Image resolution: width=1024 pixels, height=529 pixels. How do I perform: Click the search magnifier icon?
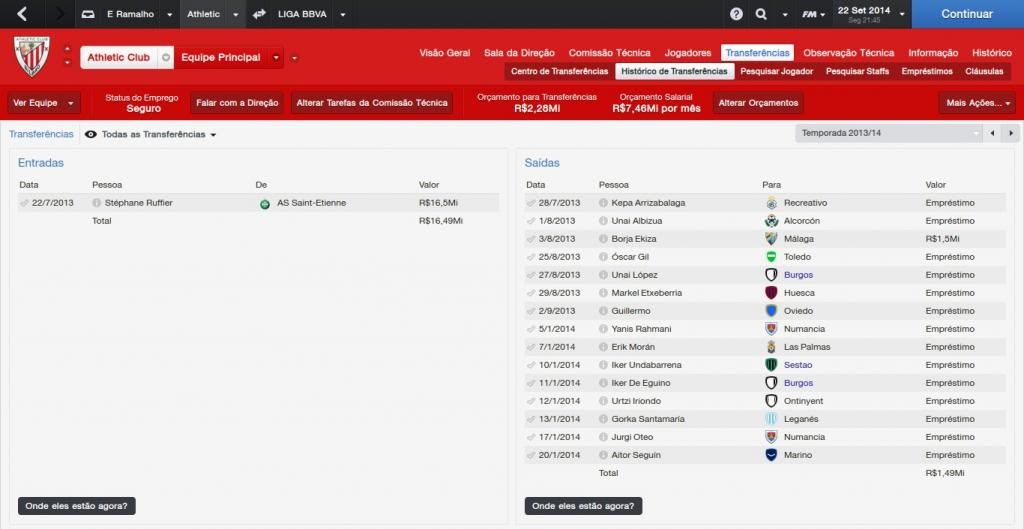tap(760, 14)
